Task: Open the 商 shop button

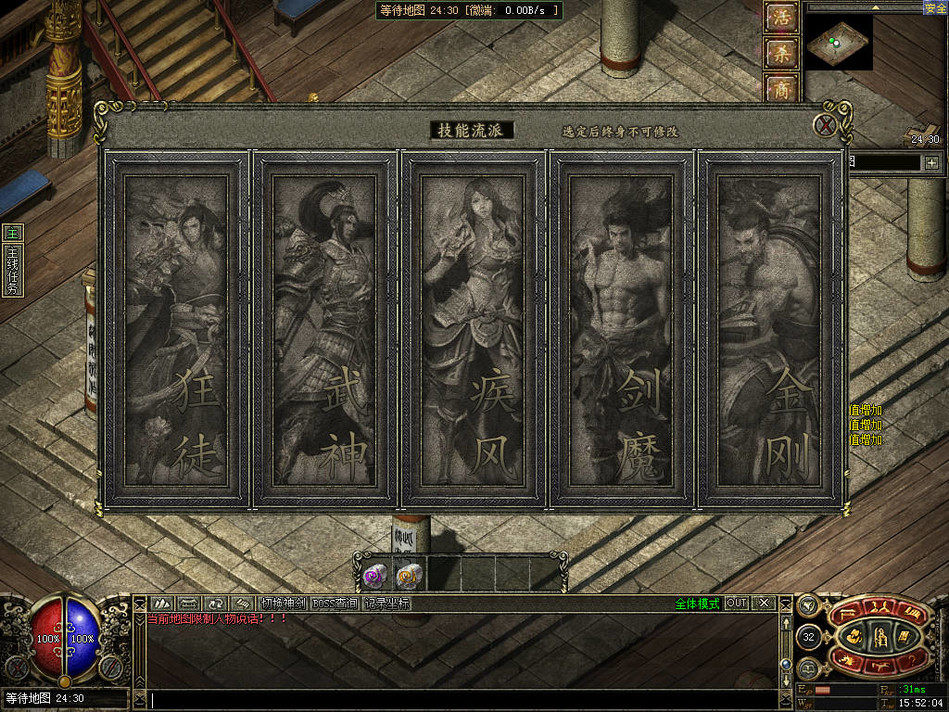Action: [x=781, y=88]
